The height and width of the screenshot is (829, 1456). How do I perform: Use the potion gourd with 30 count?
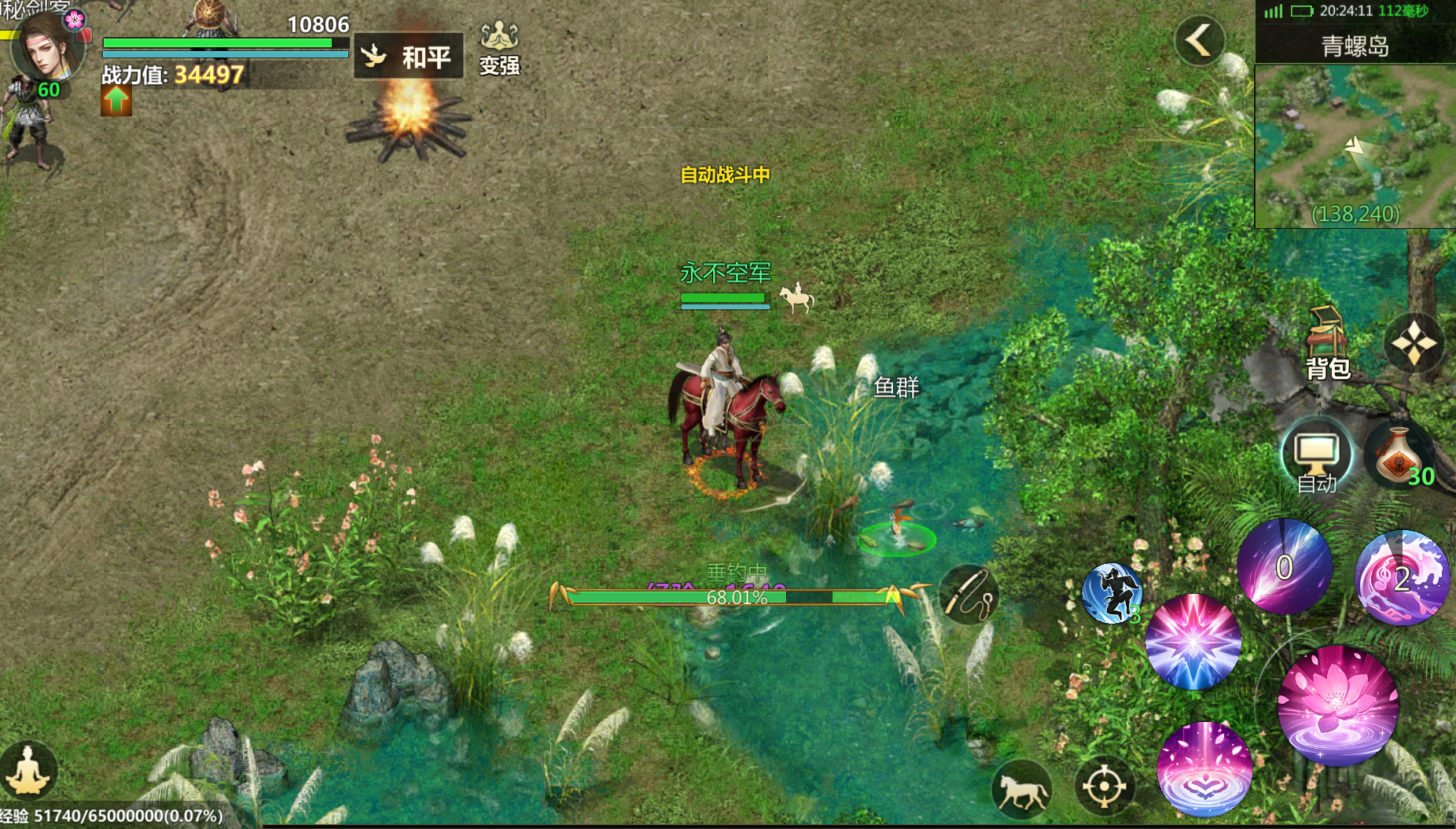pos(1399,457)
